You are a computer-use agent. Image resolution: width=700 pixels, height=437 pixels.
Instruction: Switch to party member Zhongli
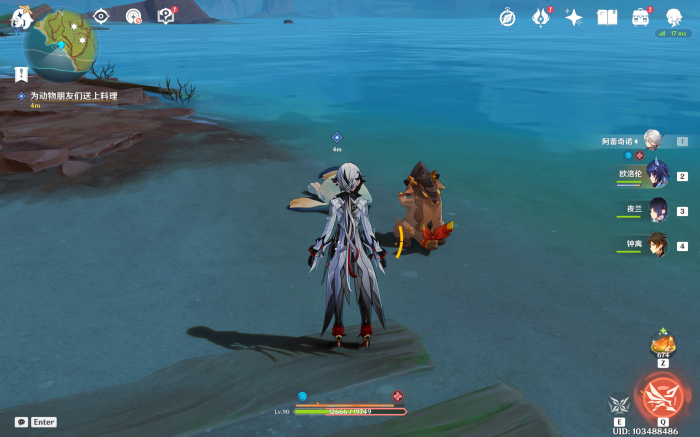pos(657,245)
